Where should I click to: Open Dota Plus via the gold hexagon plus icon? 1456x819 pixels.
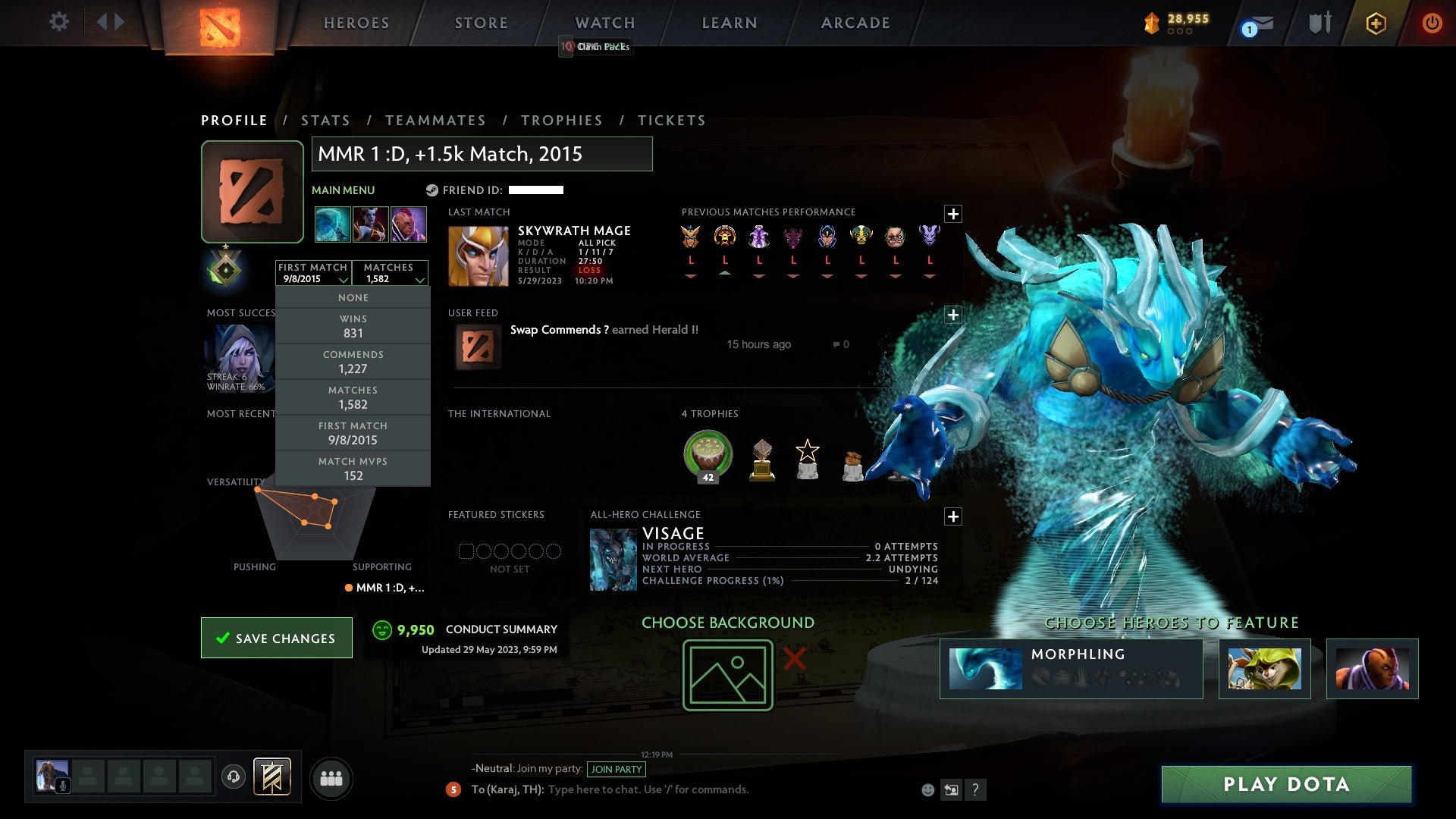coord(1375,23)
